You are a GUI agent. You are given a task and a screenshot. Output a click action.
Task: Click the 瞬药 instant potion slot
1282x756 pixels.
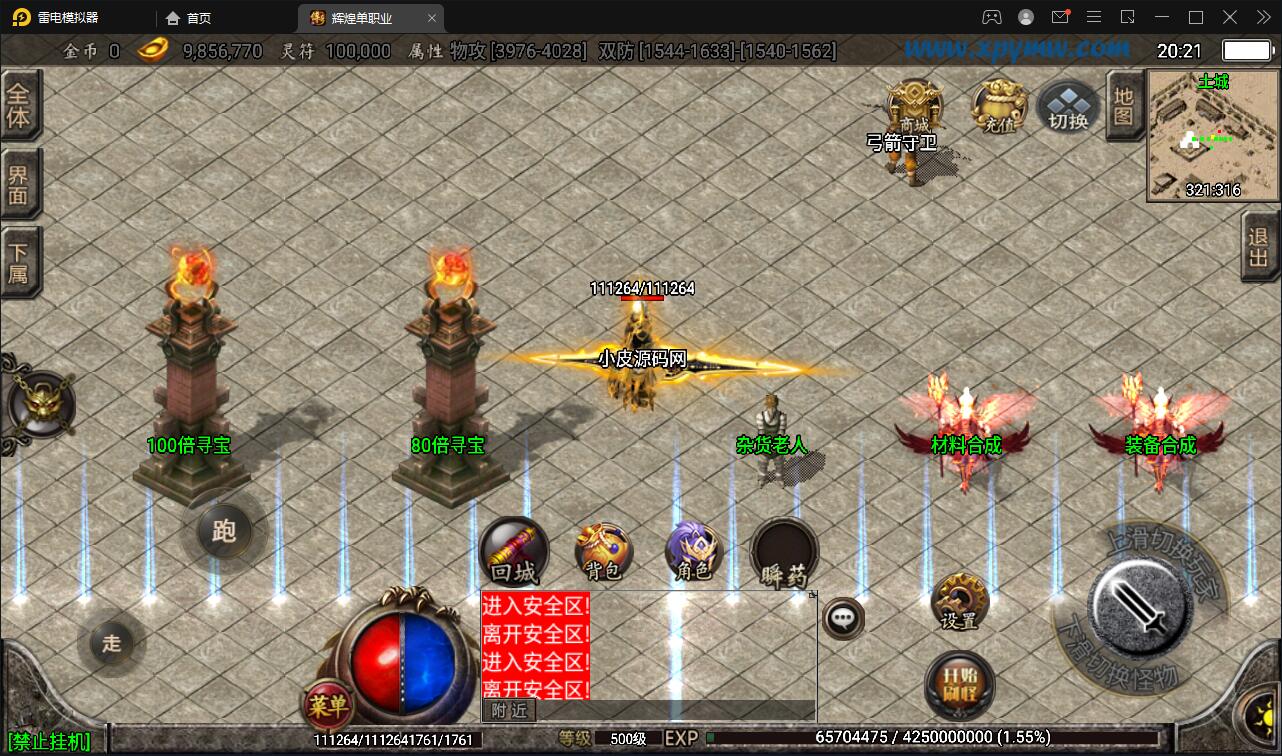(784, 551)
